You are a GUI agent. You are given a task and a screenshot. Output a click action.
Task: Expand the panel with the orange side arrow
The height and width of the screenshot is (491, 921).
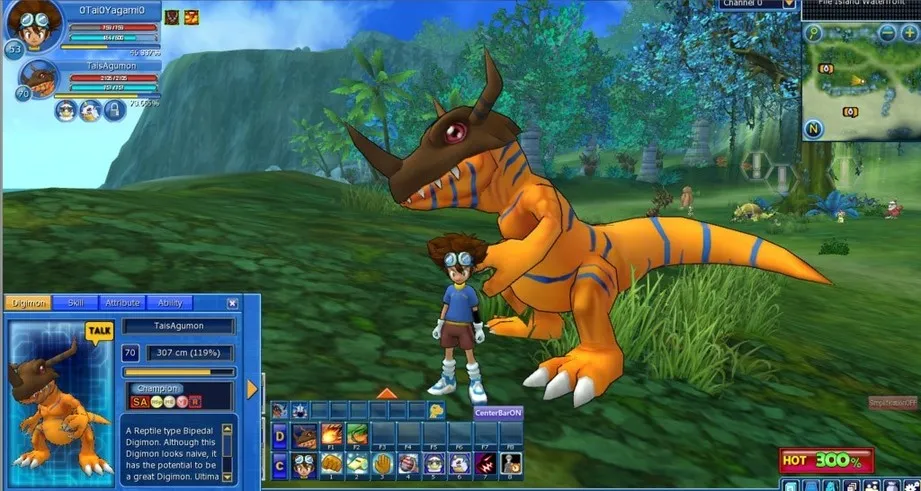(252, 388)
